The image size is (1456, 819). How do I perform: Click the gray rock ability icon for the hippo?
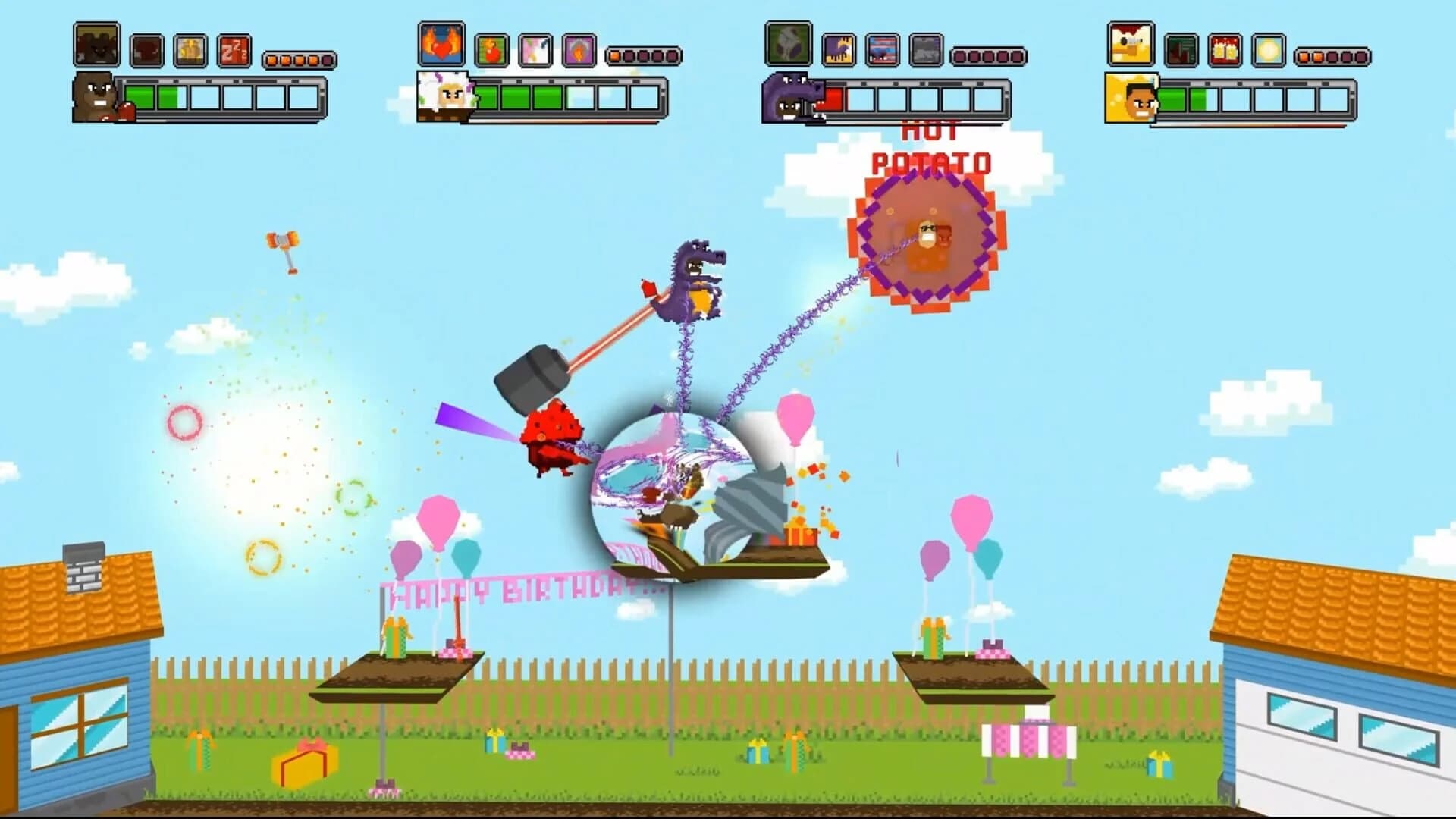[926, 49]
